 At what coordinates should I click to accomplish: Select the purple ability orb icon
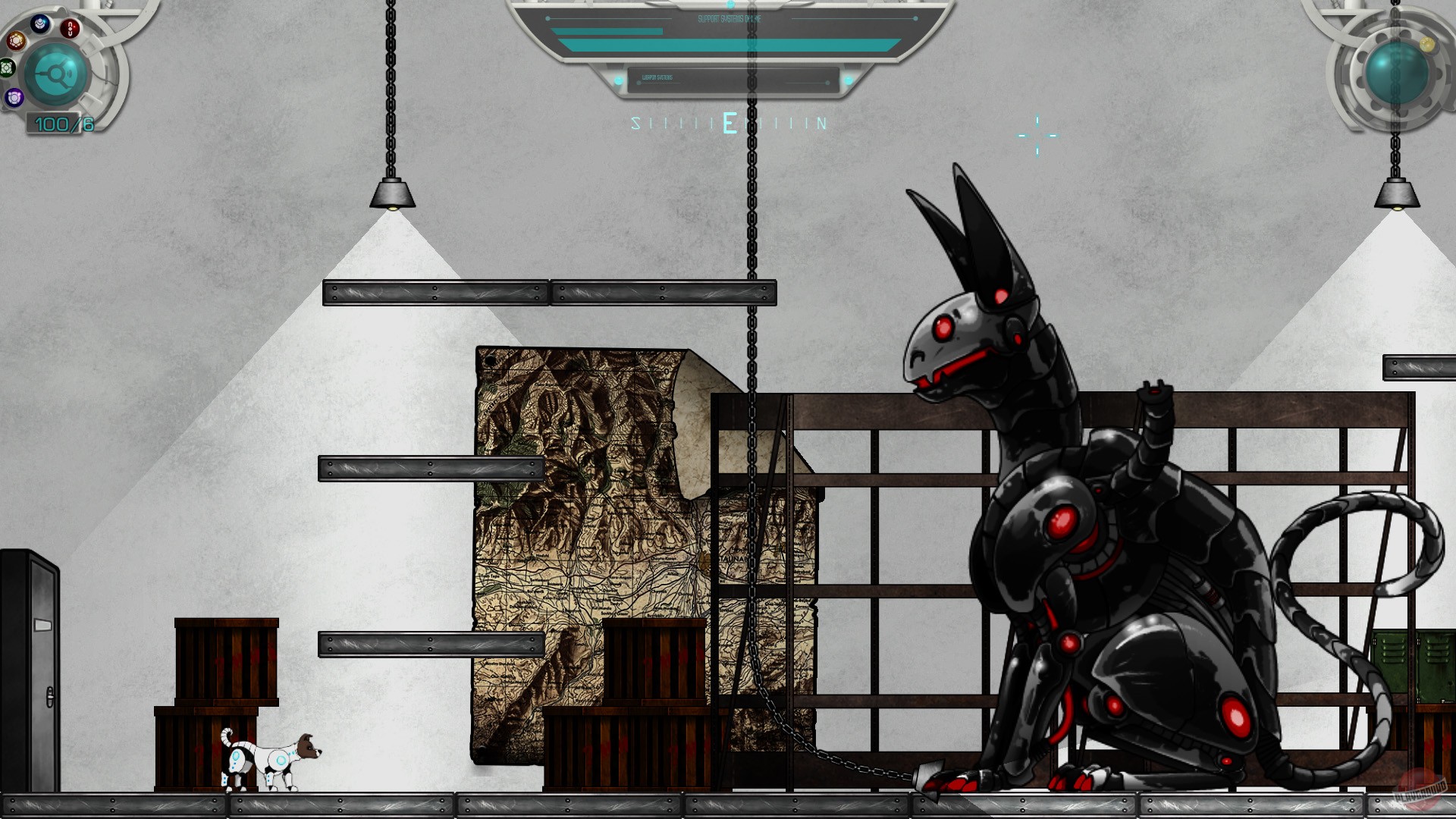(x=14, y=96)
